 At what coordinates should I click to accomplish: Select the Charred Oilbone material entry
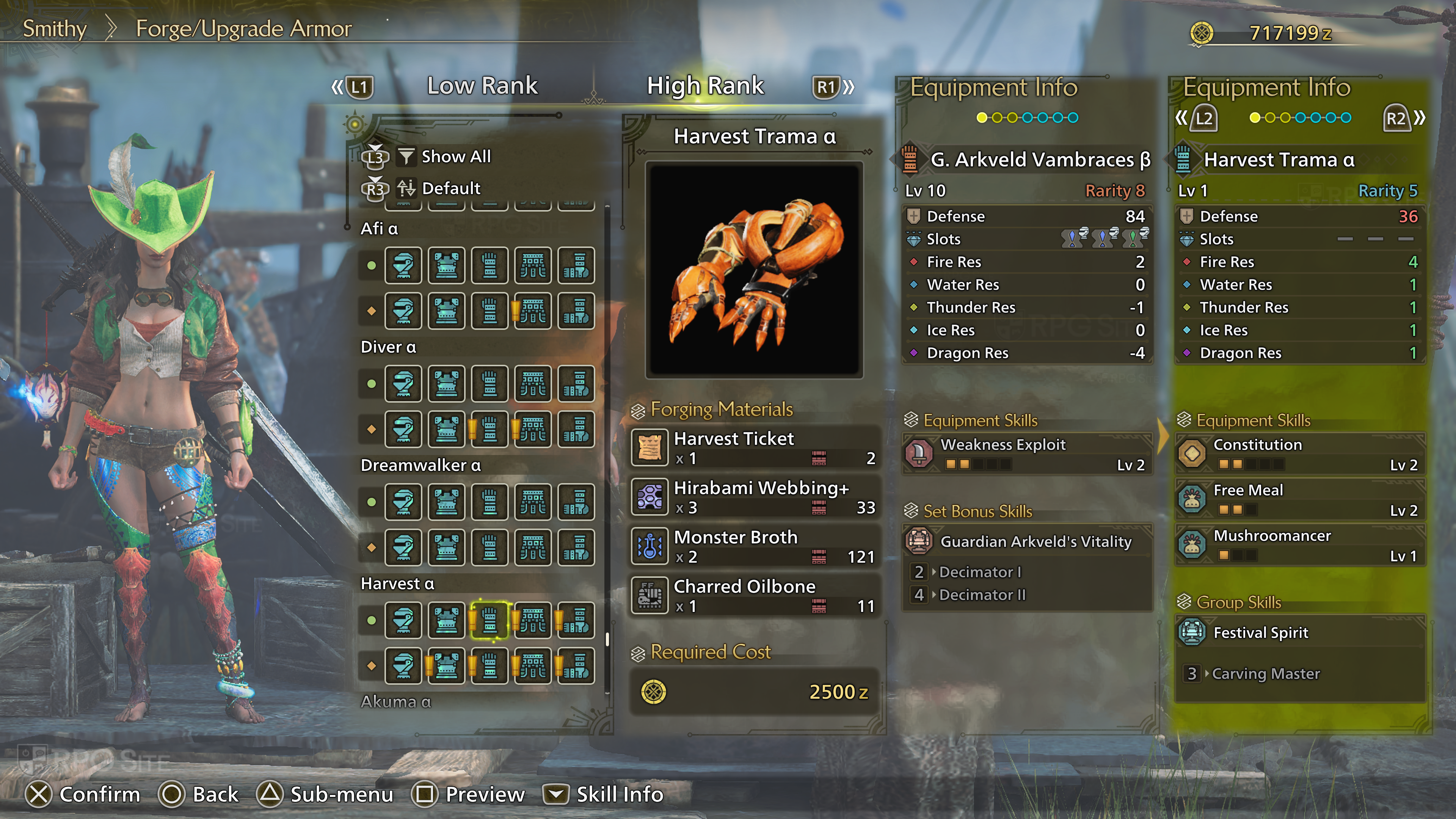point(755,595)
